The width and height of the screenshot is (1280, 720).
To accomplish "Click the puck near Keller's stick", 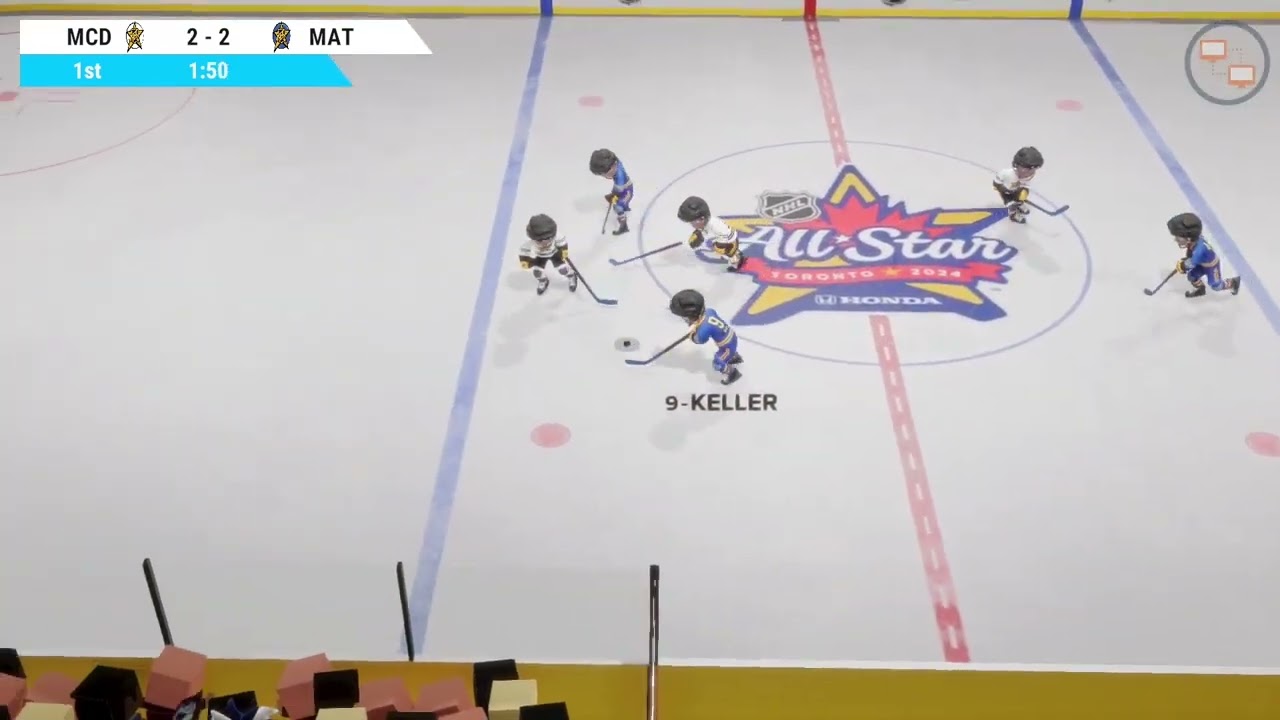I will 626,344.
